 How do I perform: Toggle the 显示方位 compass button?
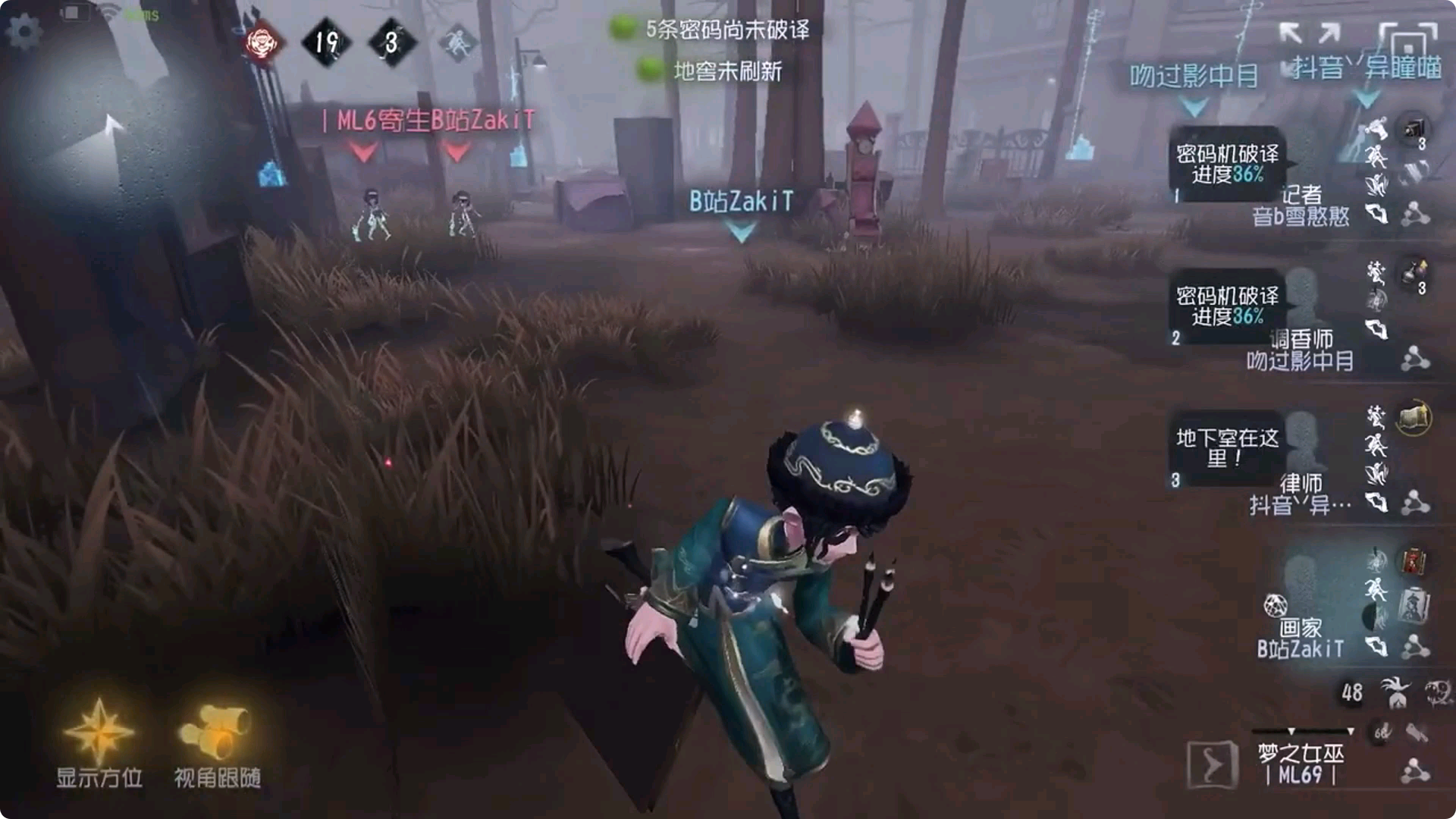pyautogui.click(x=99, y=739)
